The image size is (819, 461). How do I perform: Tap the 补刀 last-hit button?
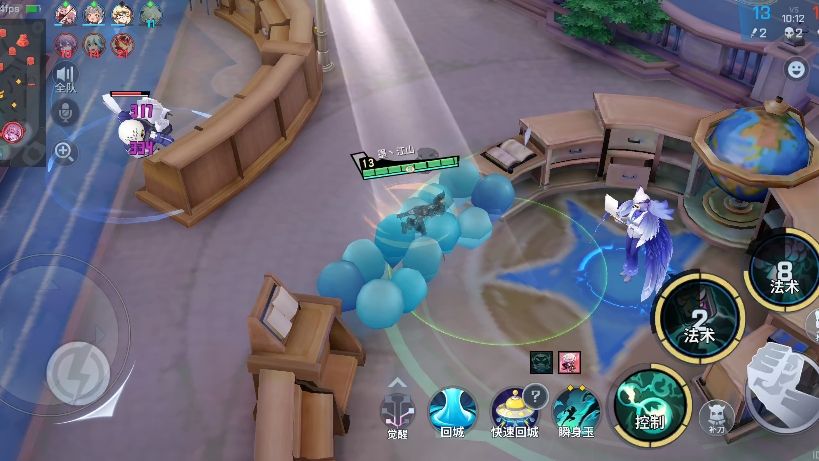(x=715, y=414)
